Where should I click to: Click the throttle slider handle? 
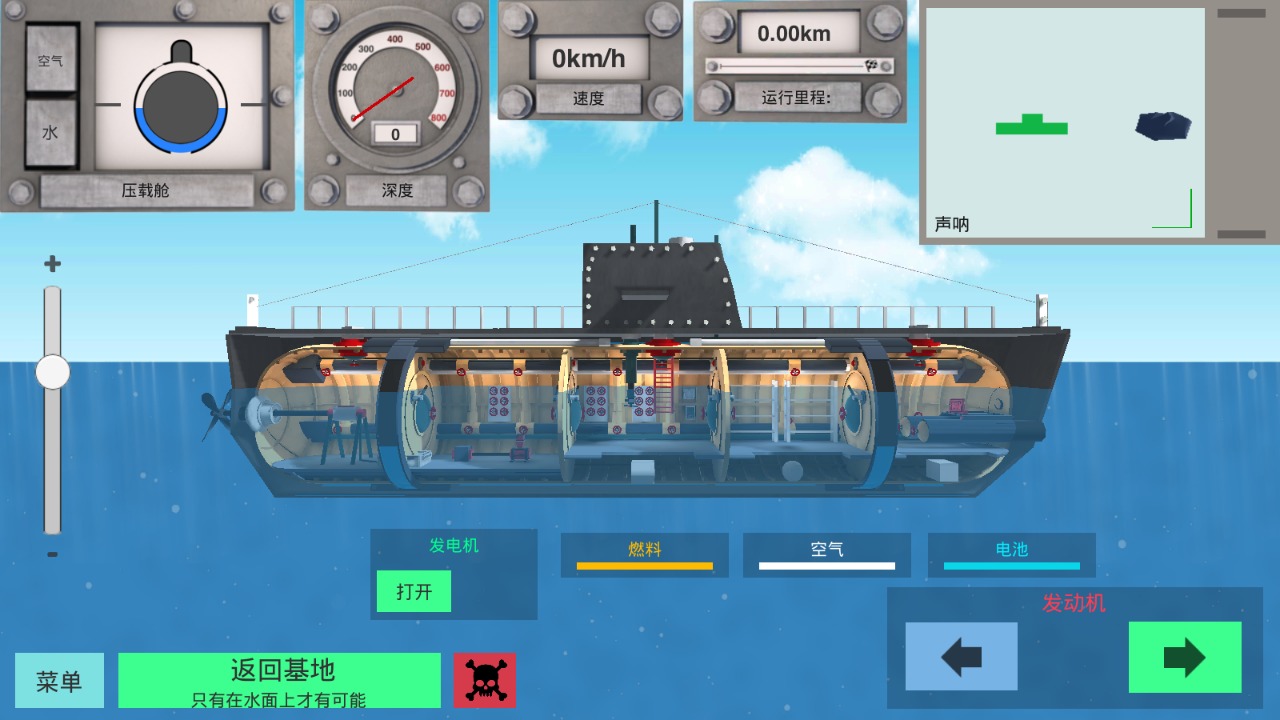53,374
